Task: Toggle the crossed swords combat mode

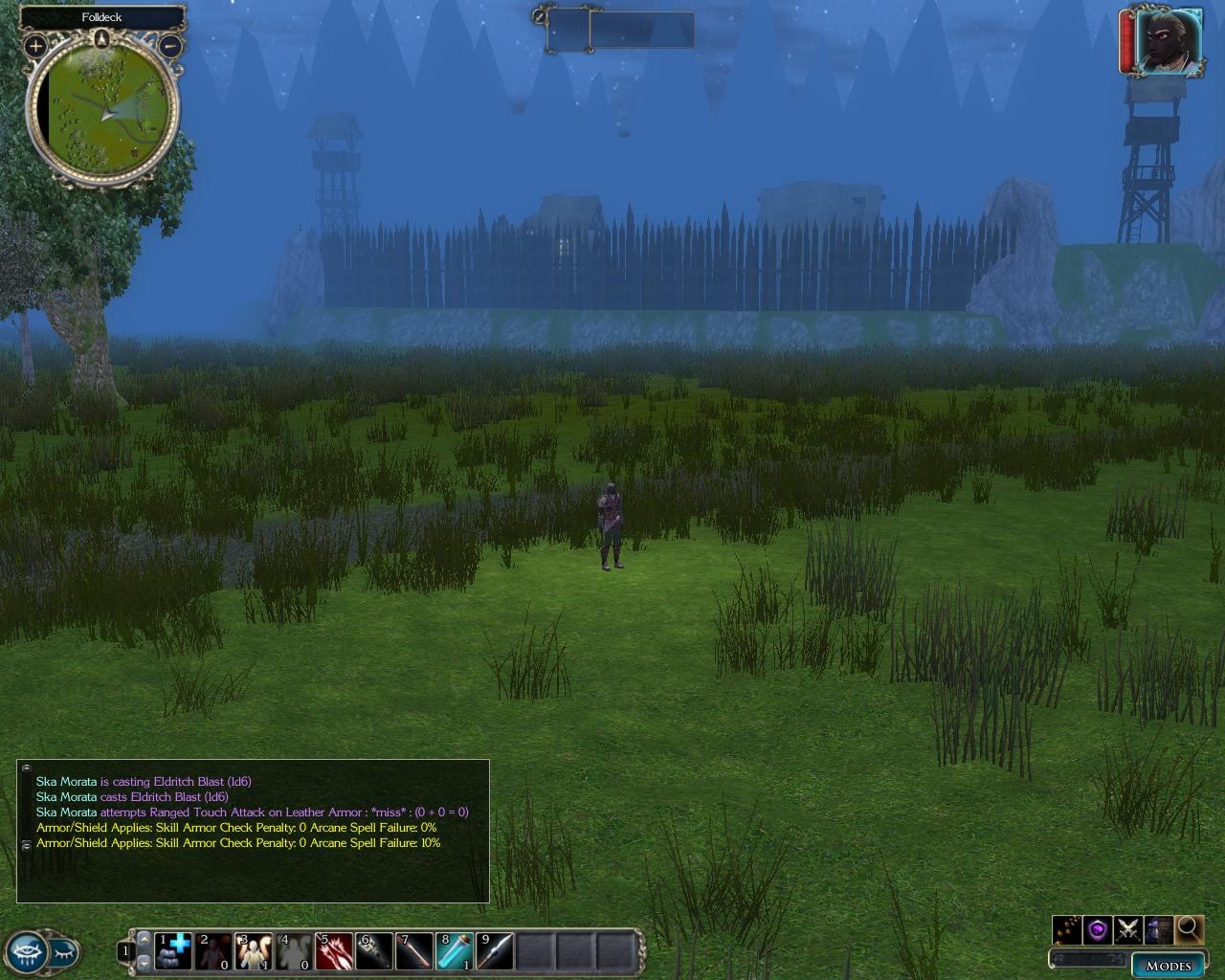Action: coord(1128,928)
